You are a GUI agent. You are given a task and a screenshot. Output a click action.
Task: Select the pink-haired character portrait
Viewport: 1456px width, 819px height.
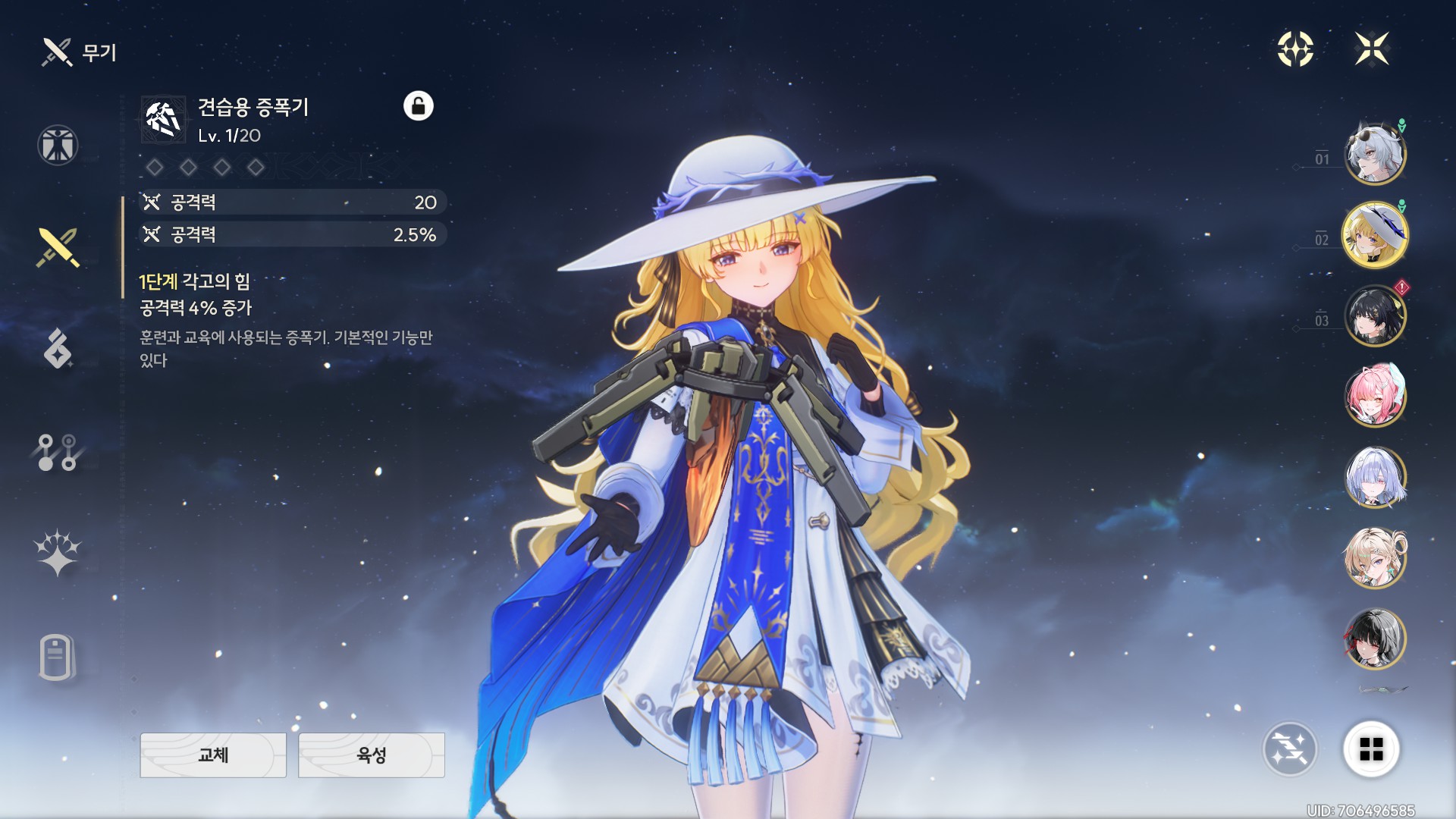(1375, 396)
